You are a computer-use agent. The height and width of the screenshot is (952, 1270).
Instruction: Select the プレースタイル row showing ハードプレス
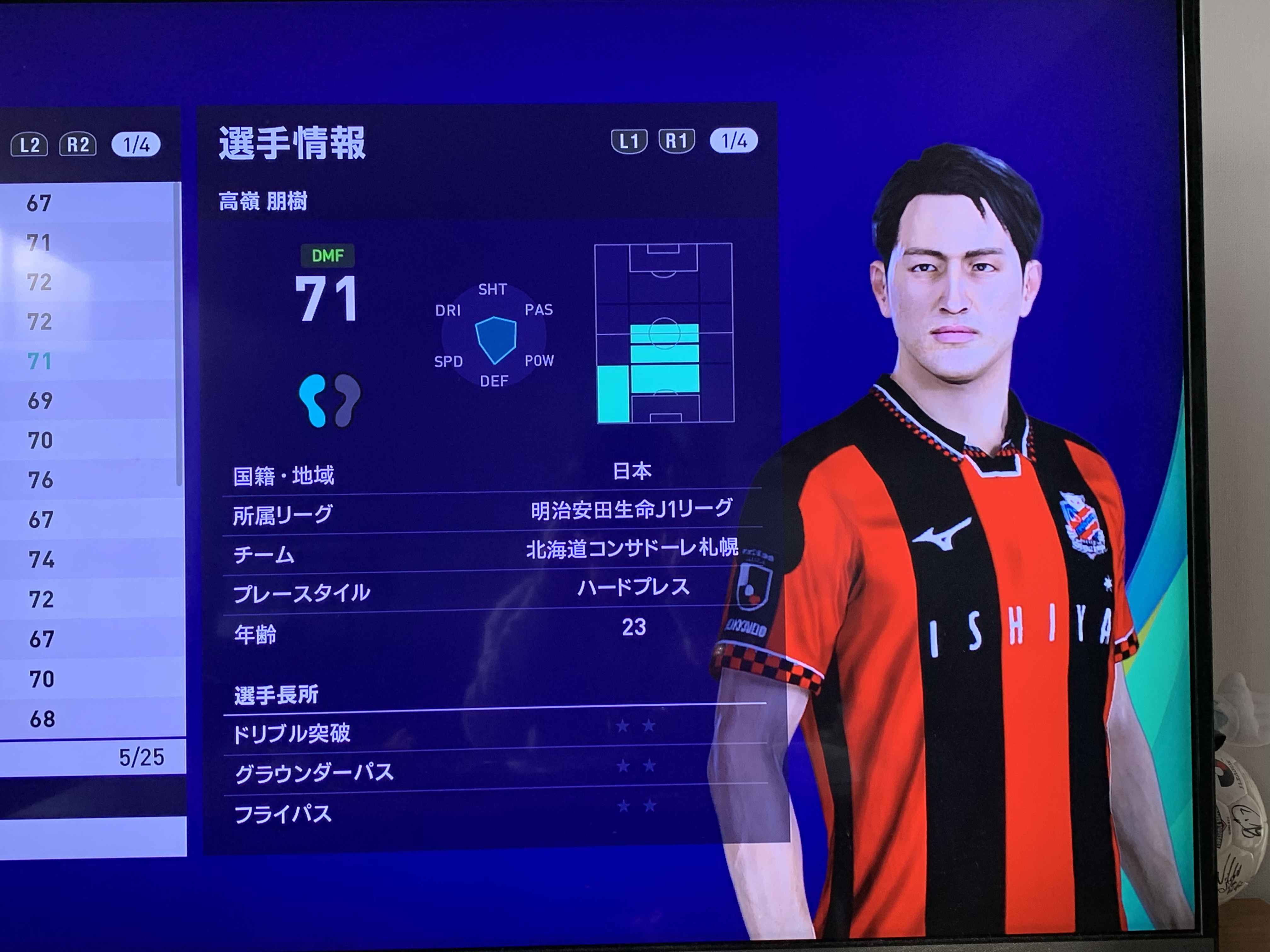click(x=493, y=591)
